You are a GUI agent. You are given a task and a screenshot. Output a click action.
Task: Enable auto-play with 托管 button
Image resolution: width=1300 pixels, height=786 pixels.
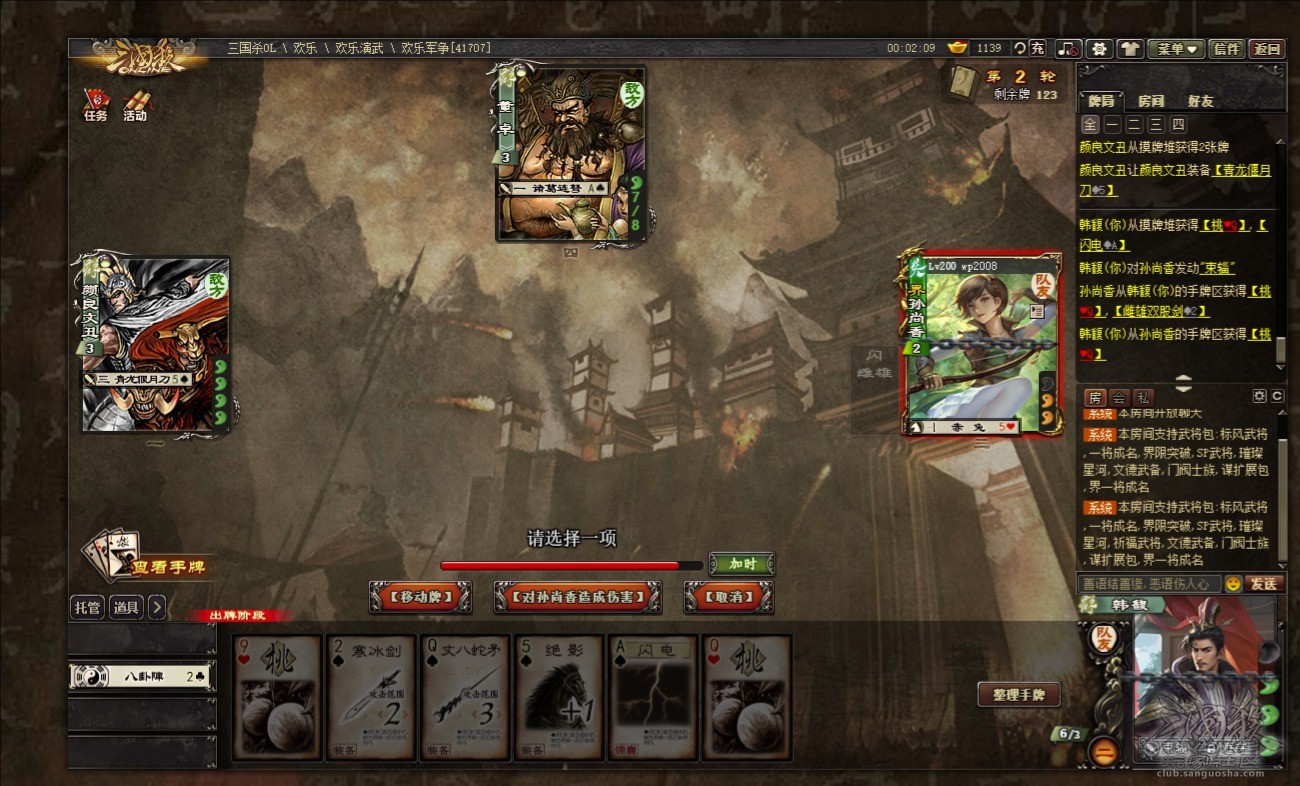[87, 607]
